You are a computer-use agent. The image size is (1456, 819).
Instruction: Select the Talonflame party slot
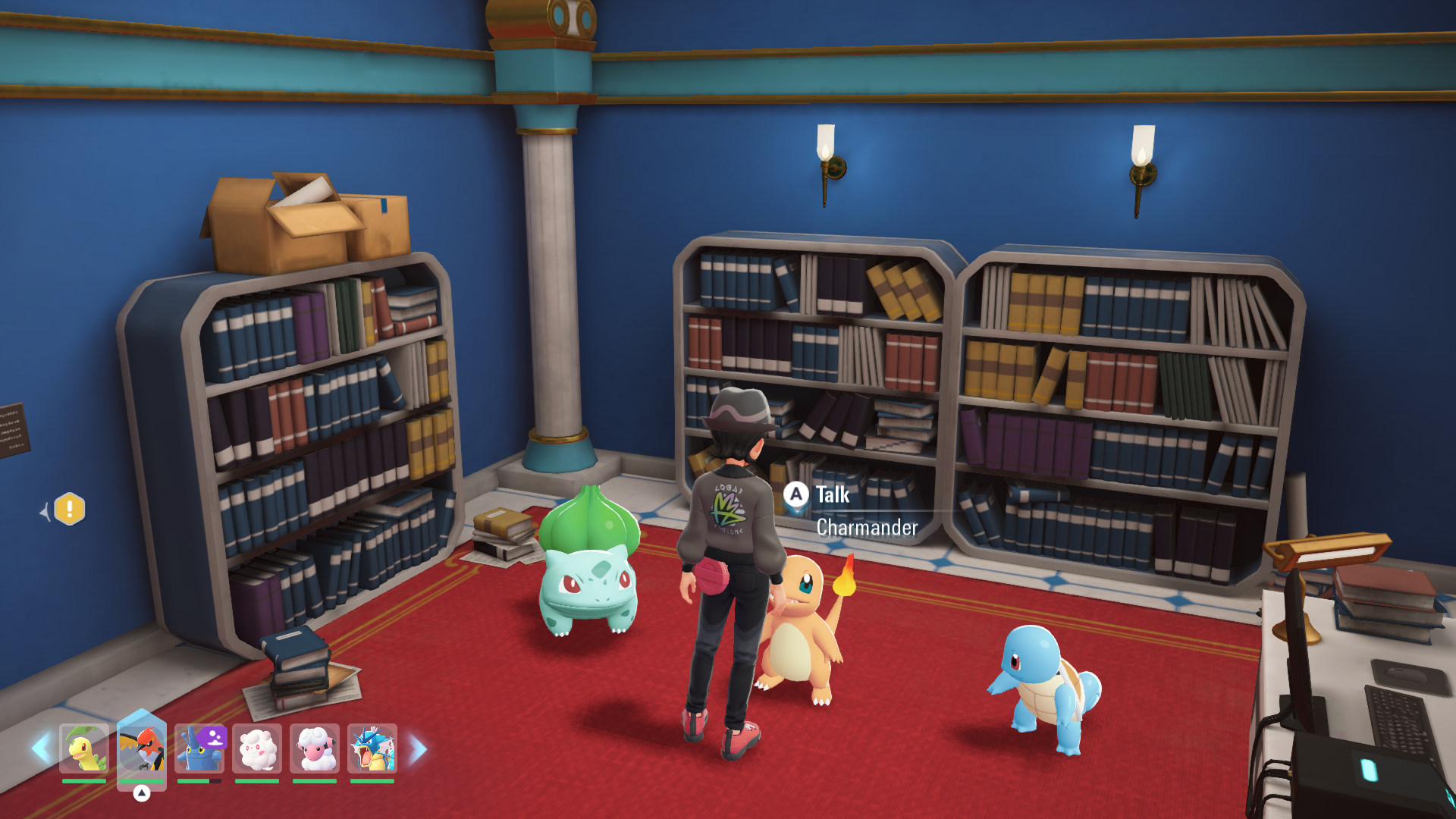142,748
